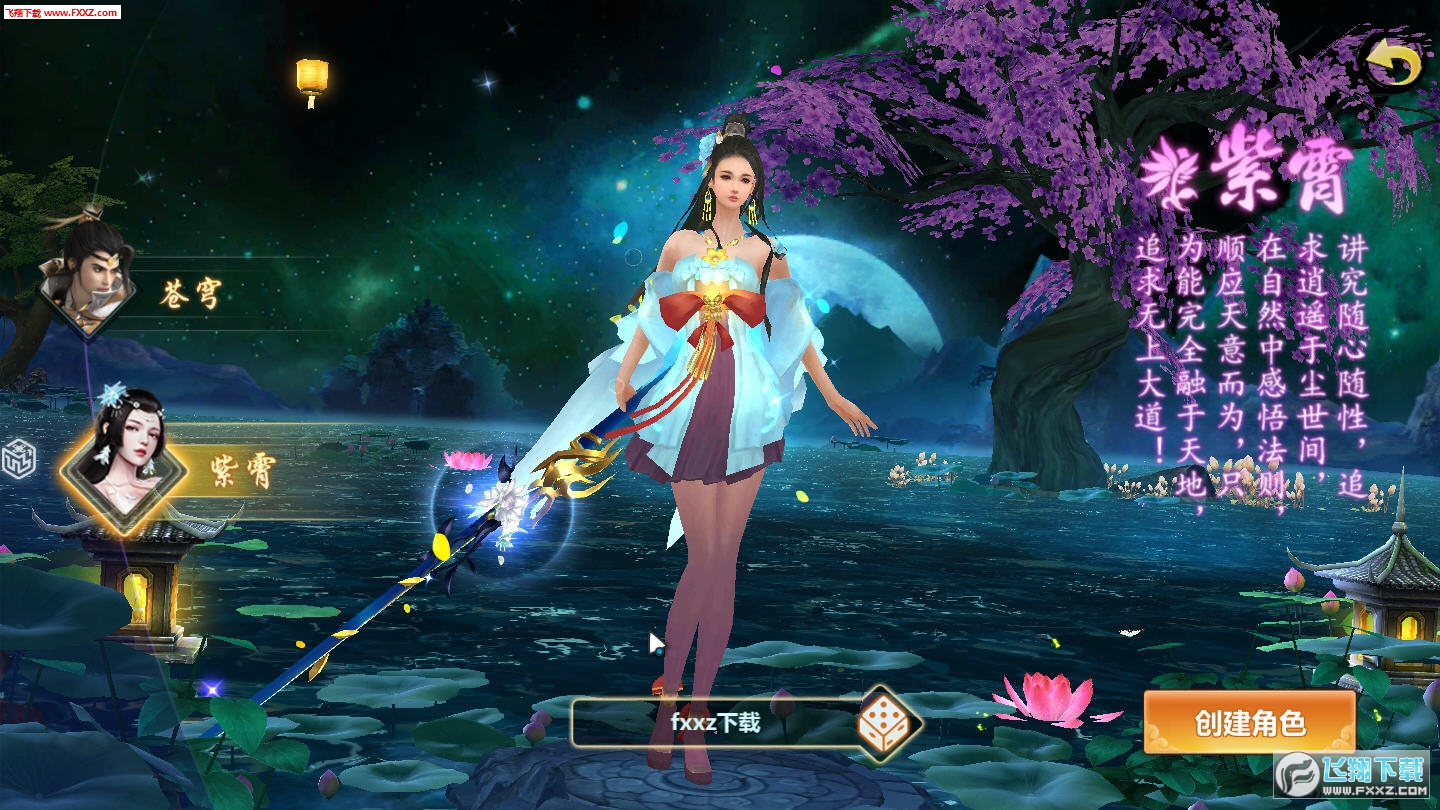The image size is (1440, 810).
Task: Click the 创建角色 create character button
Action: [1250, 722]
